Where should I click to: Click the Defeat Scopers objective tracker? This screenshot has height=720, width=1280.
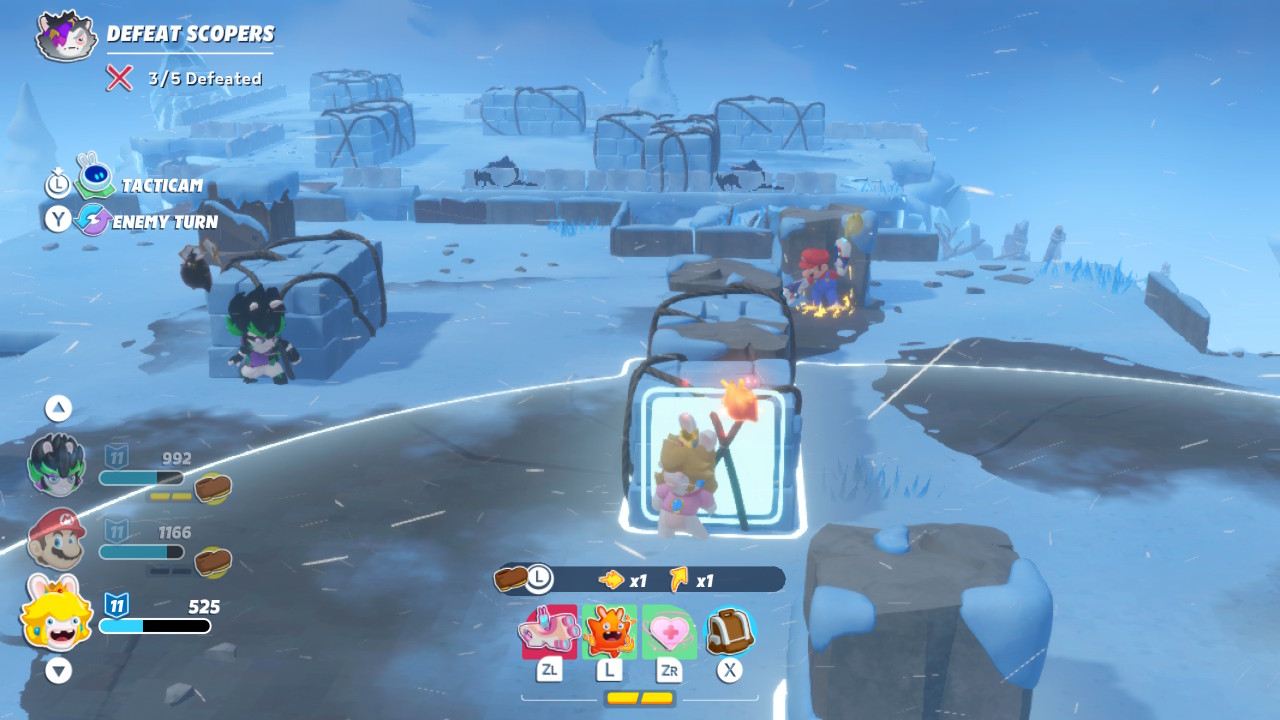coord(190,34)
